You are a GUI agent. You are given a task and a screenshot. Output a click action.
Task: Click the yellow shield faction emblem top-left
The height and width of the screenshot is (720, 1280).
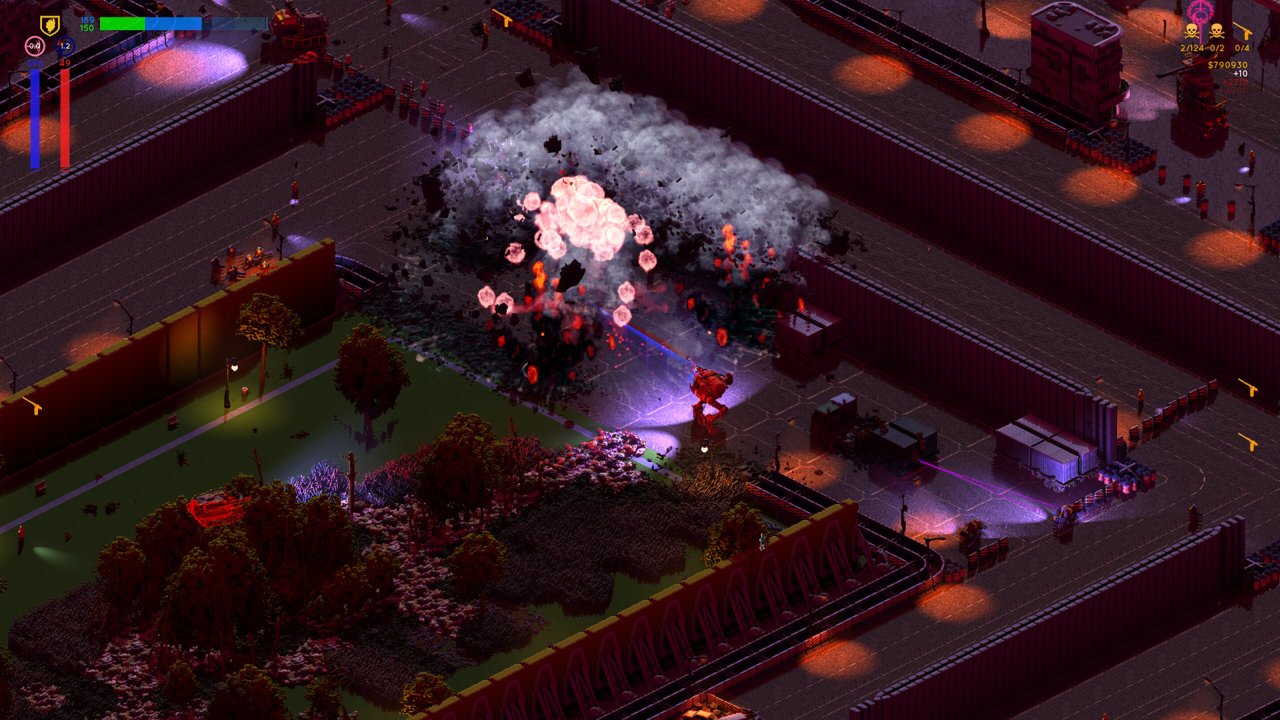(x=49, y=24)
